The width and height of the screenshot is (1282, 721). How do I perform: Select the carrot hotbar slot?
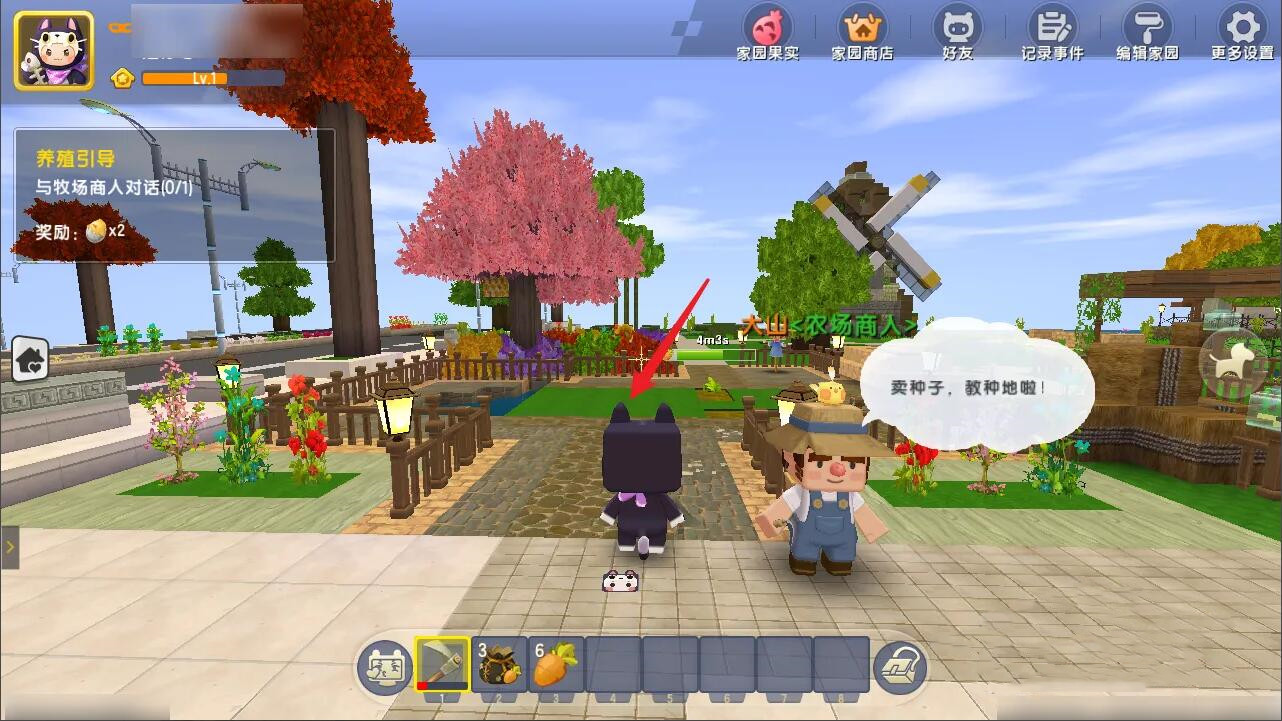coord(556,665)
